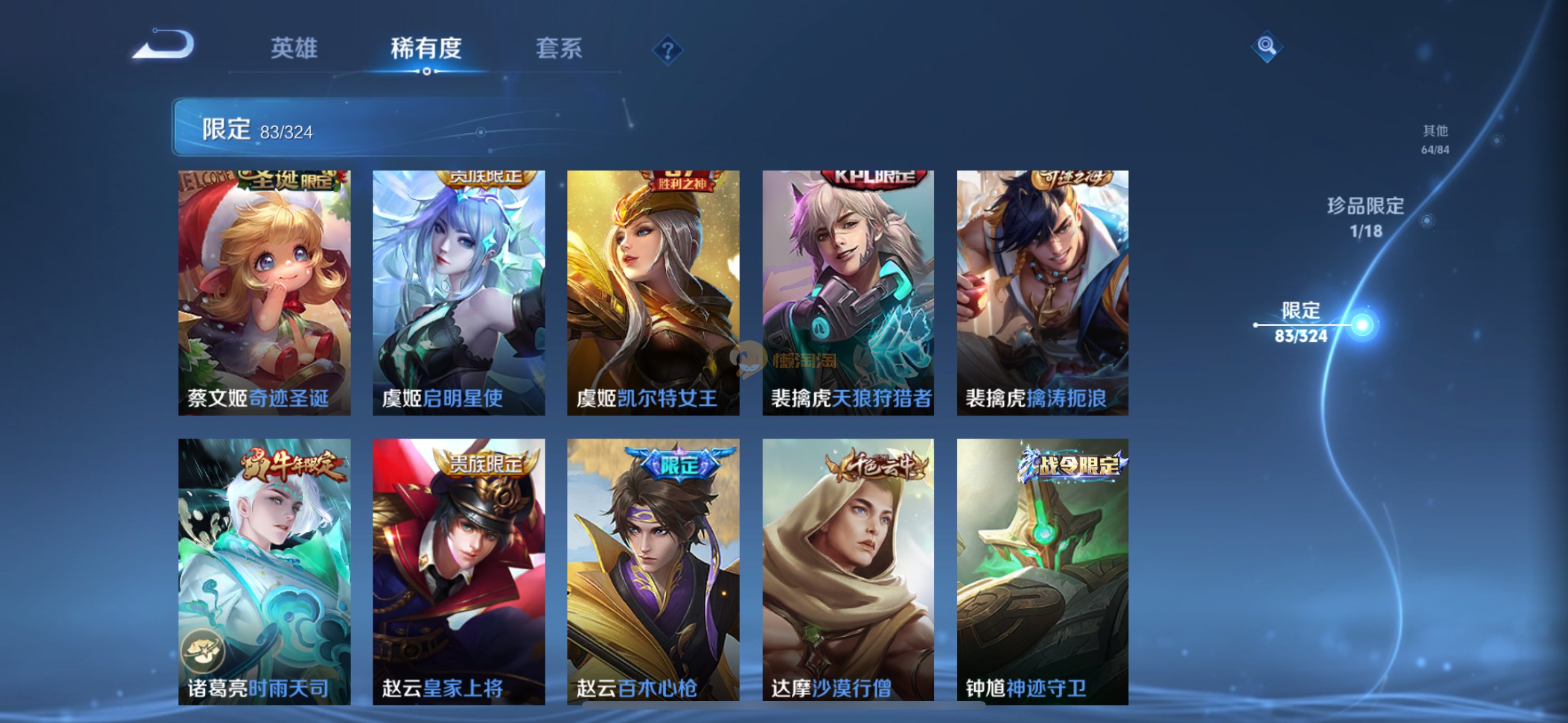Image resolution: width=1568 pixels, height=723 pixels.
Task: Select the 稀有度 tab
Action: tap(426, 48)
